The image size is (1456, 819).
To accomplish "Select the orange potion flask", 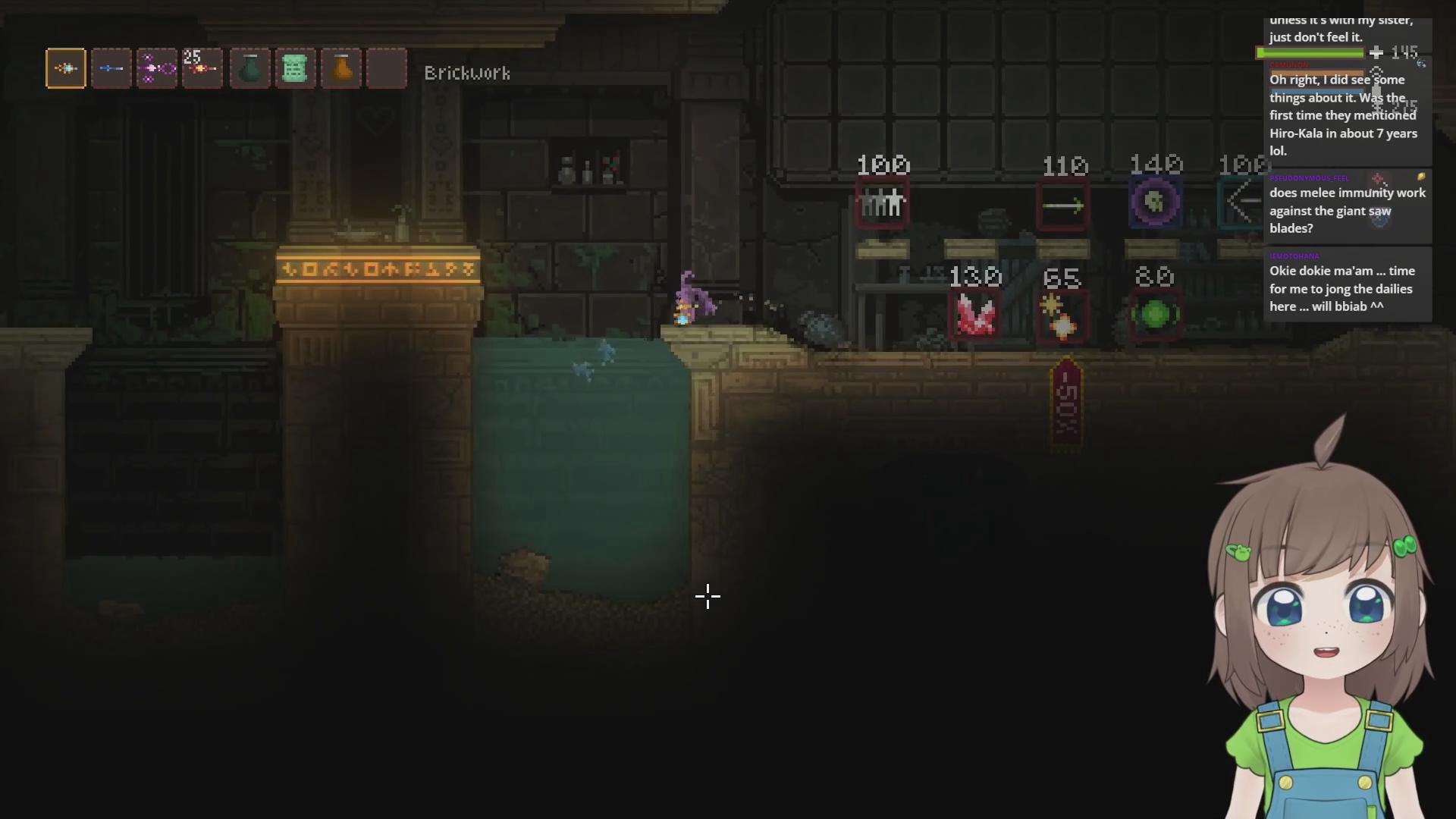I will 341,69.
